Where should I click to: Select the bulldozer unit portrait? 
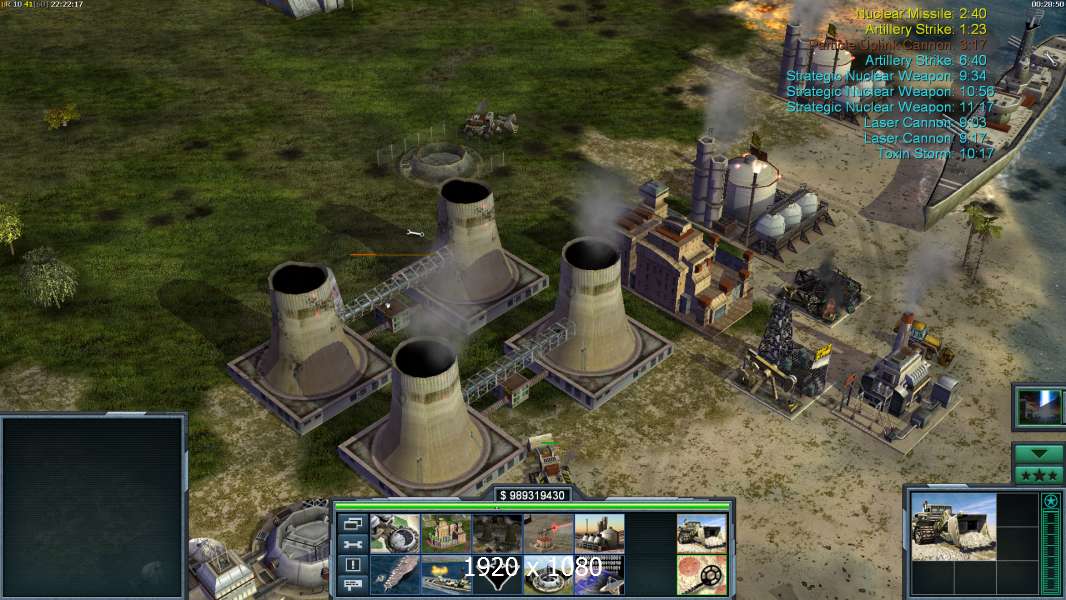954,526
